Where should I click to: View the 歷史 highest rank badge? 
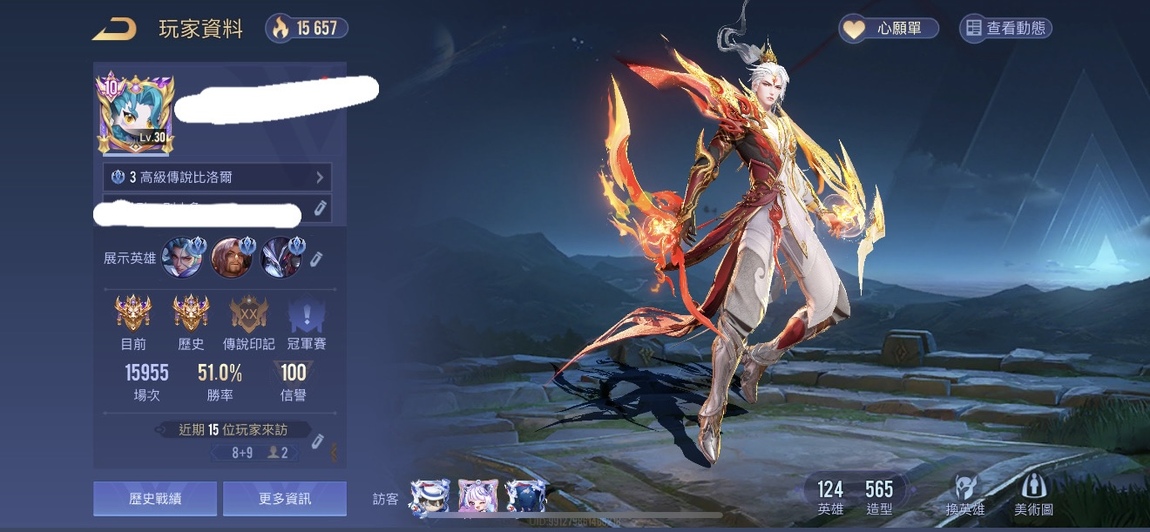(191, 315)
